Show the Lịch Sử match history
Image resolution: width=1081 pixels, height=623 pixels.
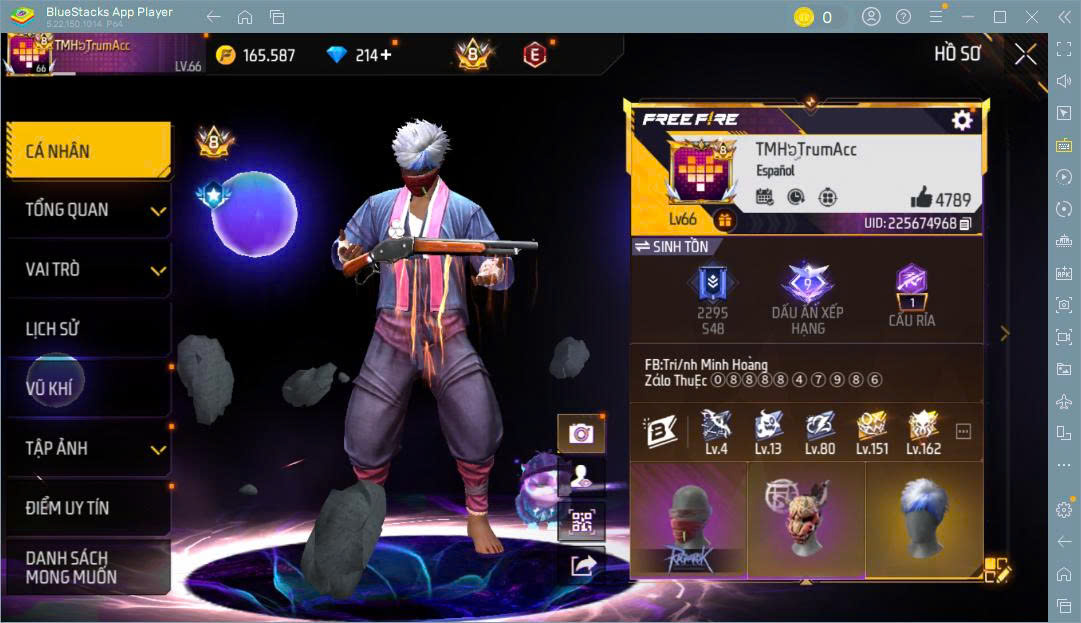click(88, 329)
